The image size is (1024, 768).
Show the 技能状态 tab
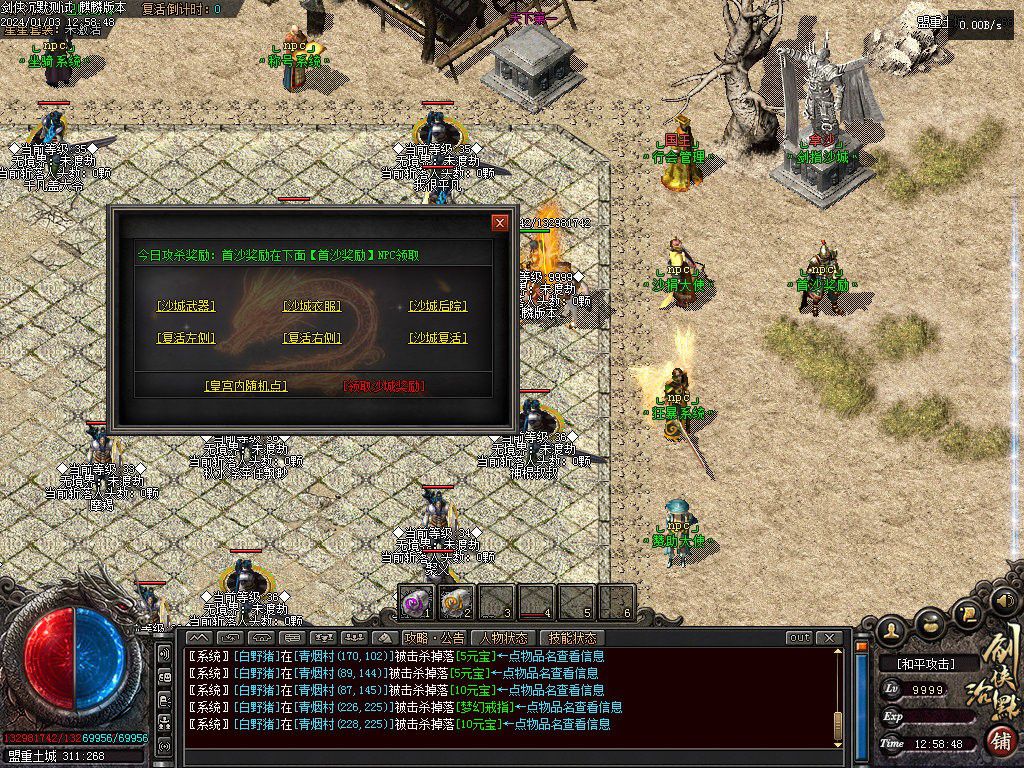click(572, 638)
